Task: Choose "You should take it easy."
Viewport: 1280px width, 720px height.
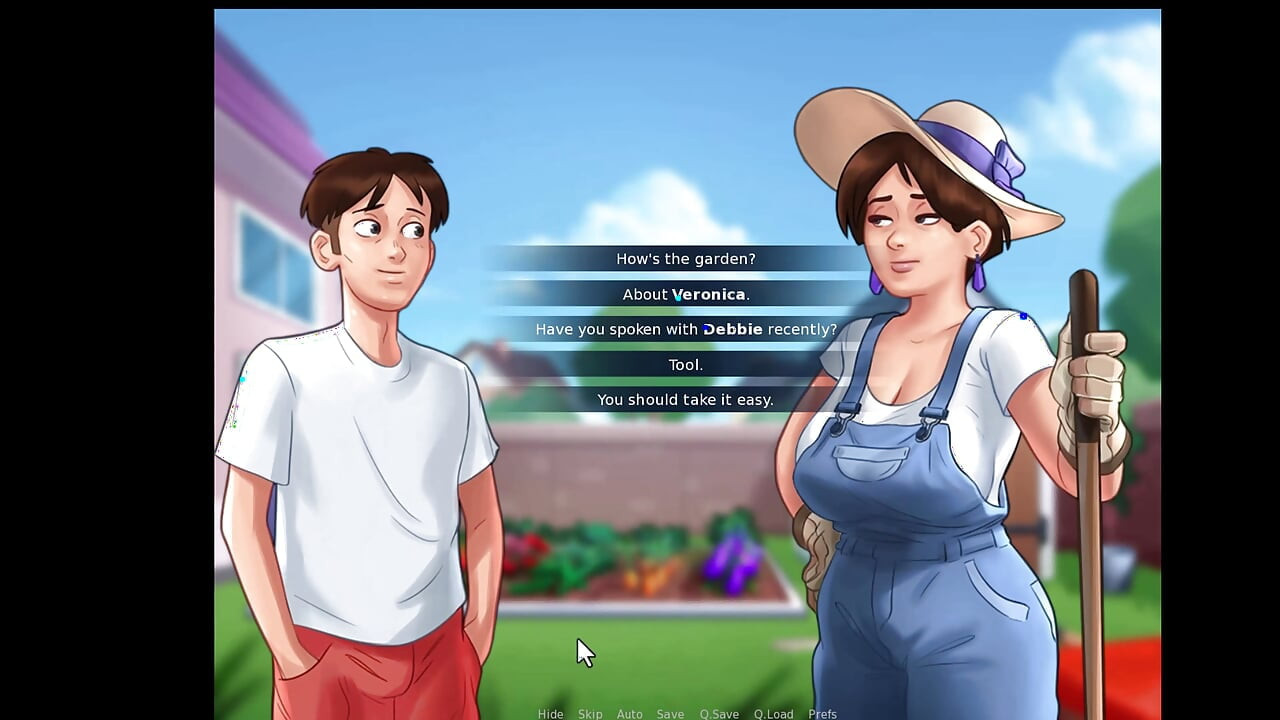Action: click(x=686, y=399)
